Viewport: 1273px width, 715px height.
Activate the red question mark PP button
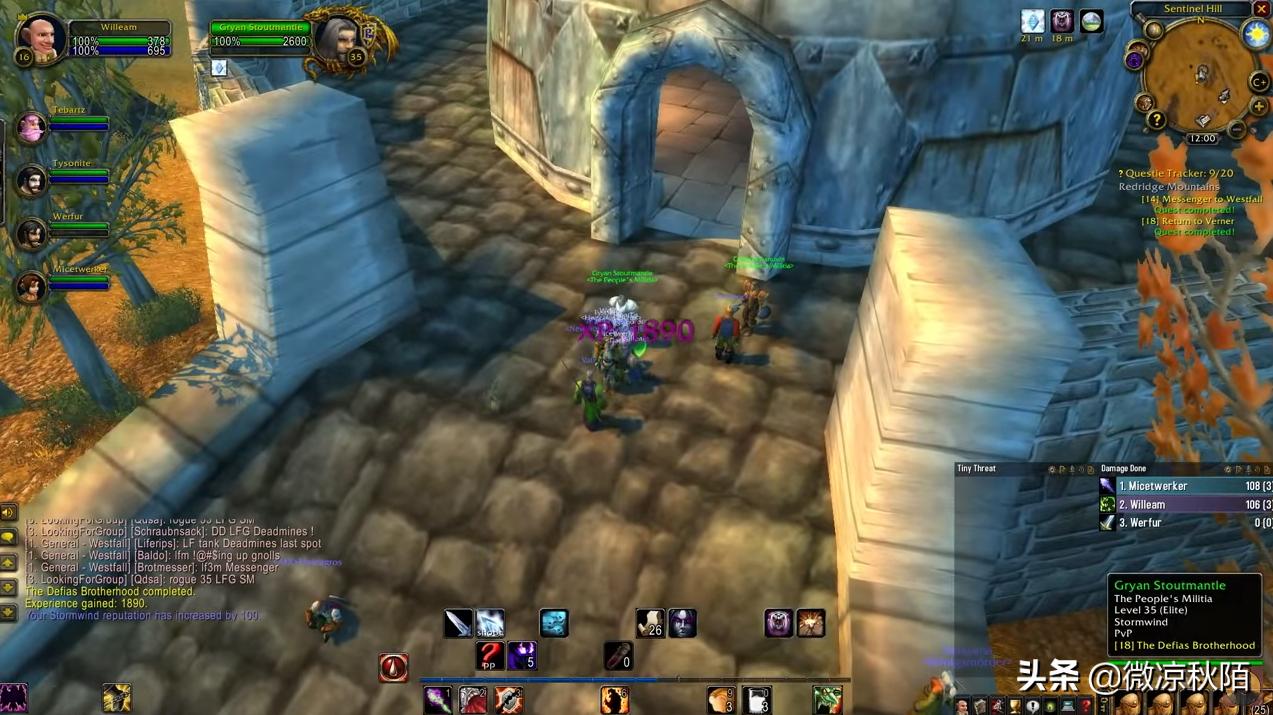(x=490, y=656)
